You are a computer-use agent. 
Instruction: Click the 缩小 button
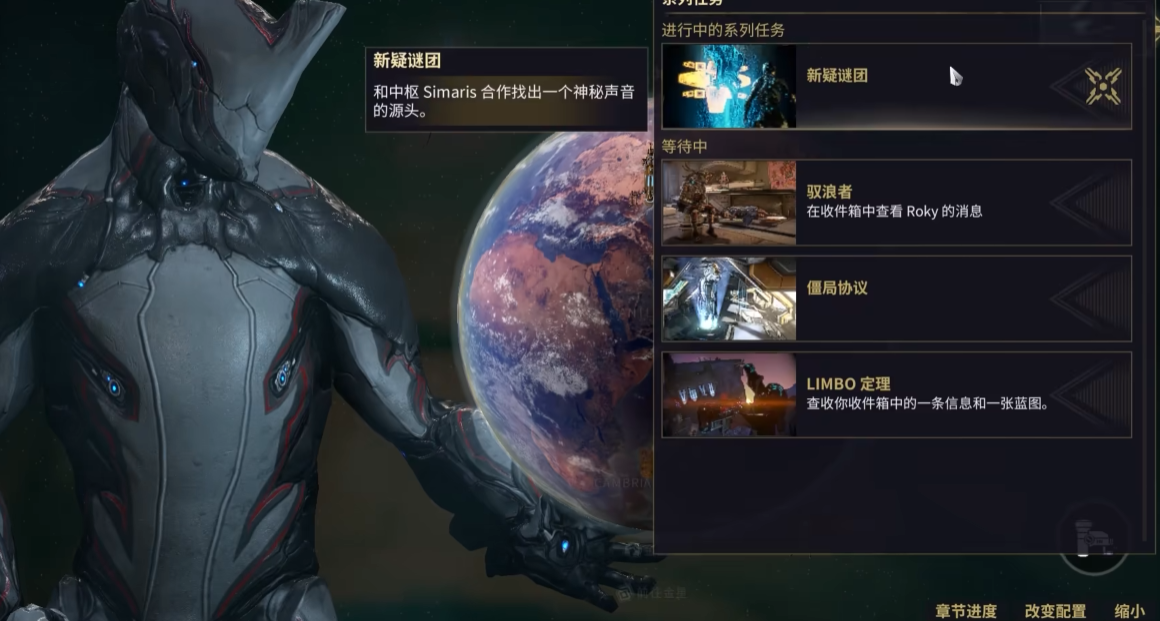pyautogui.click(x=1129, y=611)
